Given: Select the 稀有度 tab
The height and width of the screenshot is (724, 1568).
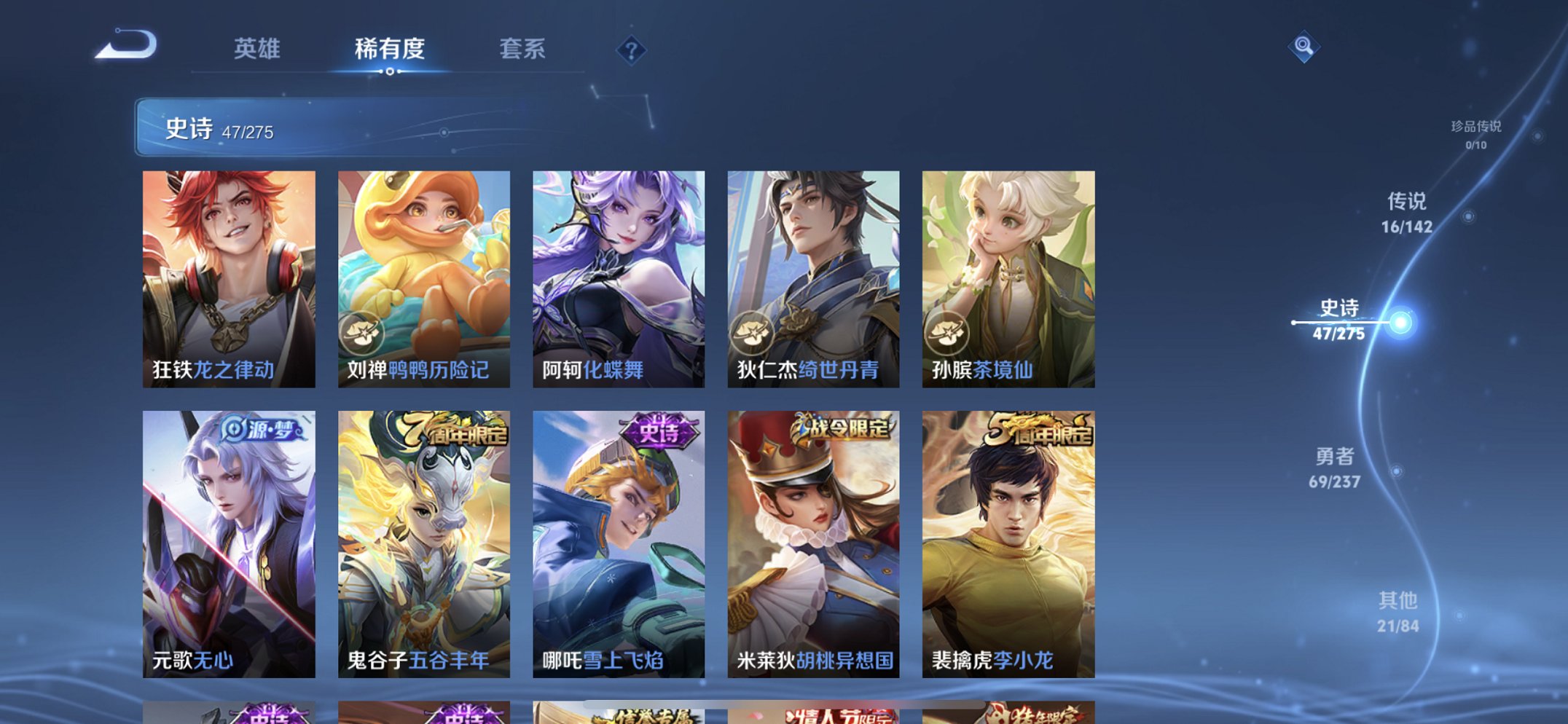Looking at the screenshot, I should click(389, 50).
